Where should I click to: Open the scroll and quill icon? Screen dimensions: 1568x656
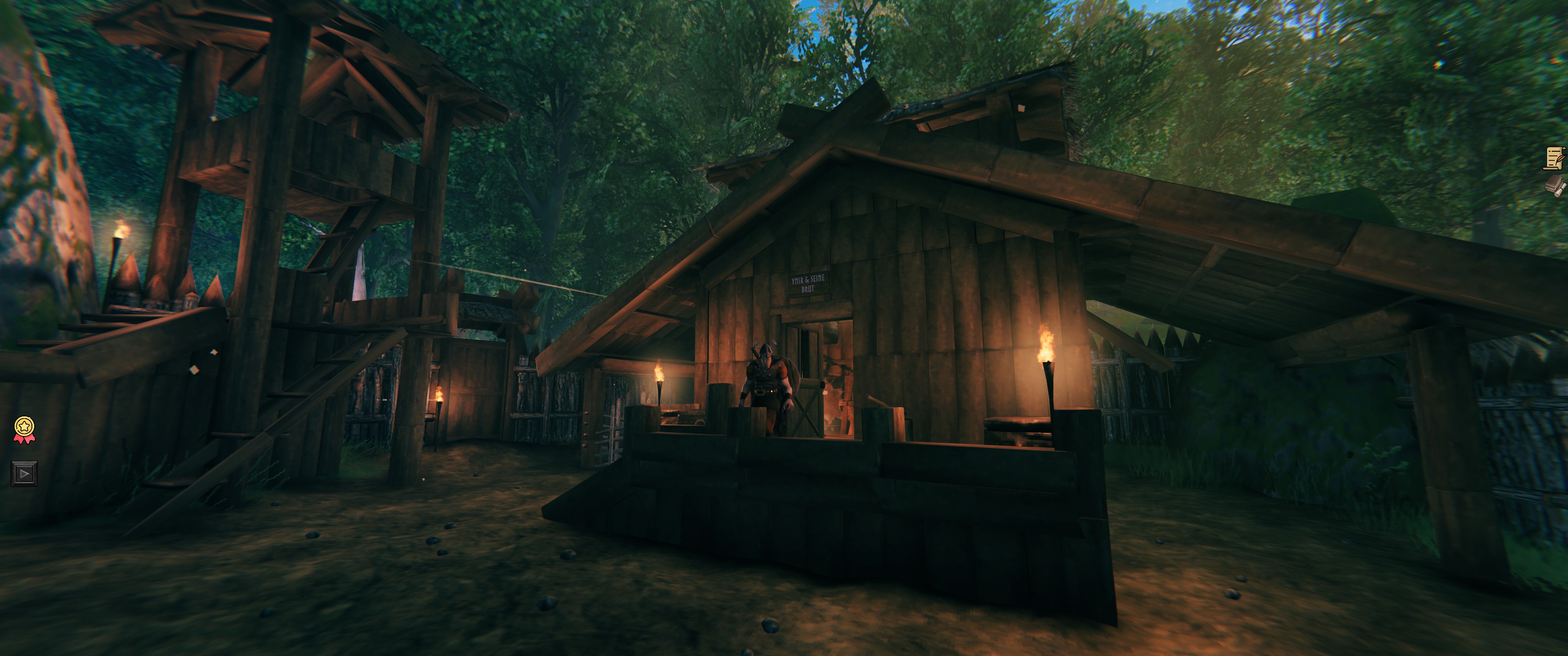point(1555,158)
